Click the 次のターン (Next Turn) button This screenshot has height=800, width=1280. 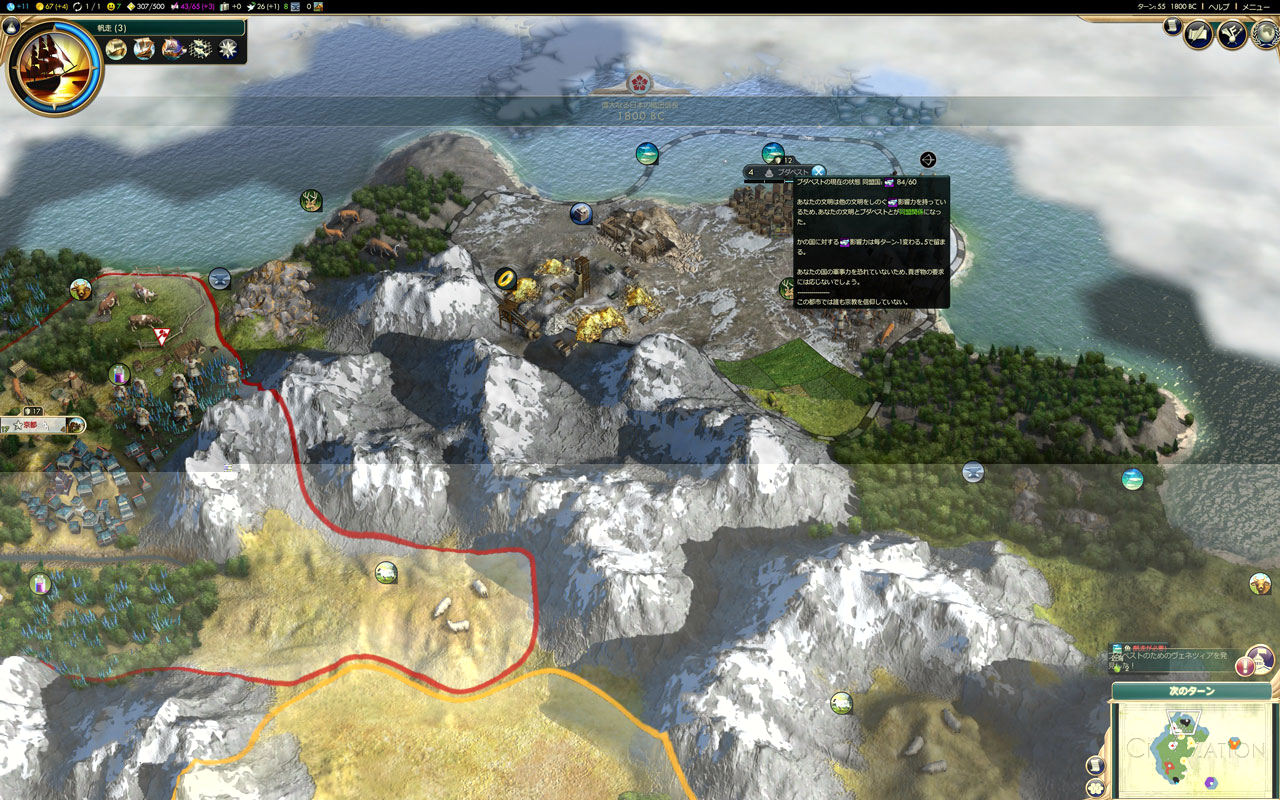[1191, 691]
